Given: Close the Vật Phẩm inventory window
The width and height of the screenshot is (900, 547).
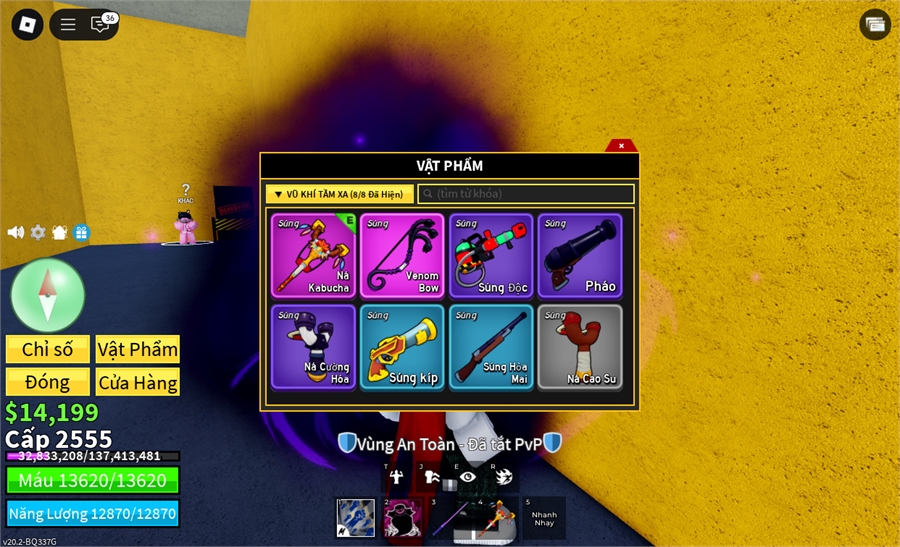Looking at the screenshot, I should [x=621, y=145].
